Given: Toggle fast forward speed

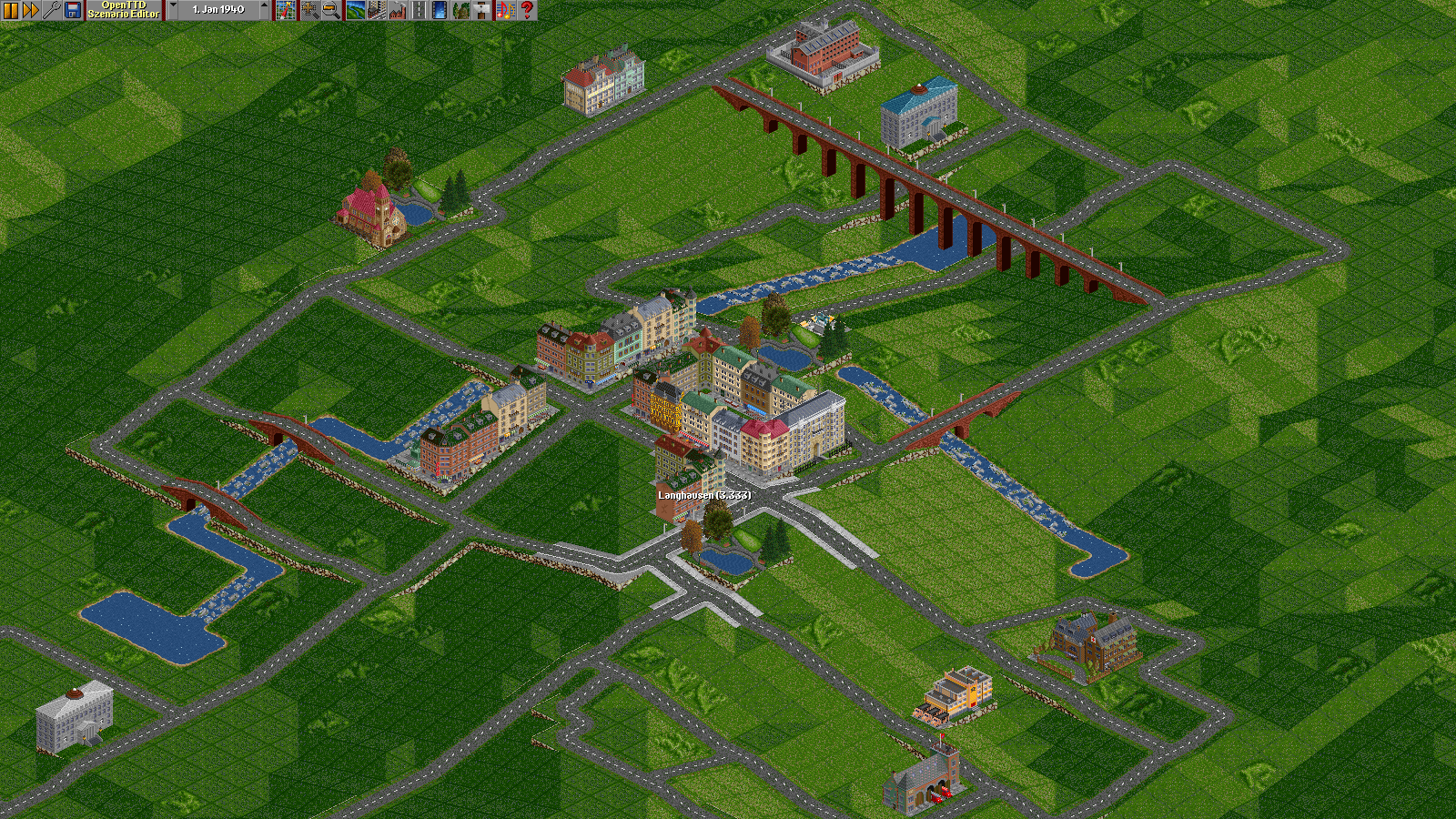Looking at the screenshot, I should coord(31,10).
